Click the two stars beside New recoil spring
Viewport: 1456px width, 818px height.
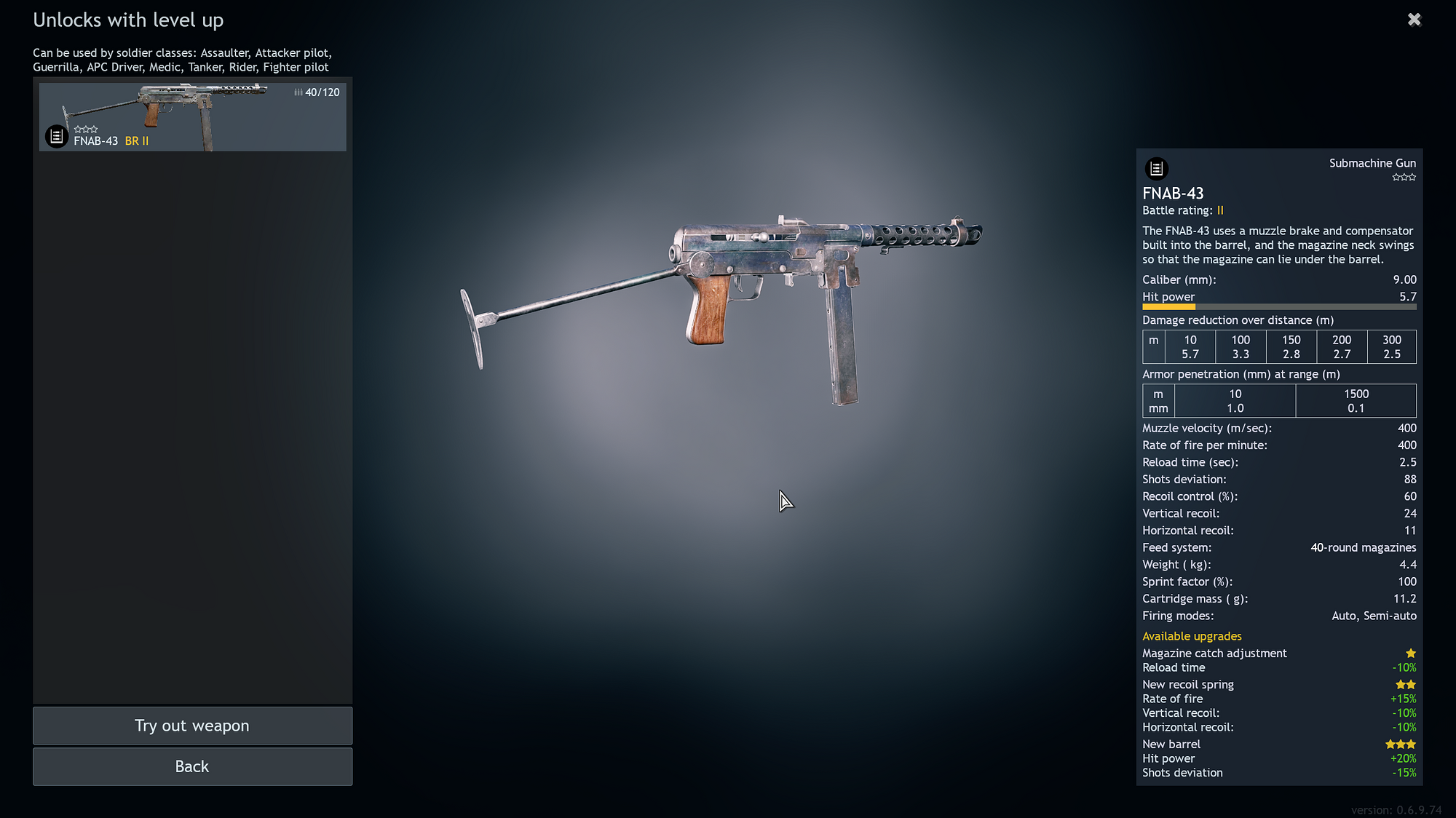coord(1406,684)
